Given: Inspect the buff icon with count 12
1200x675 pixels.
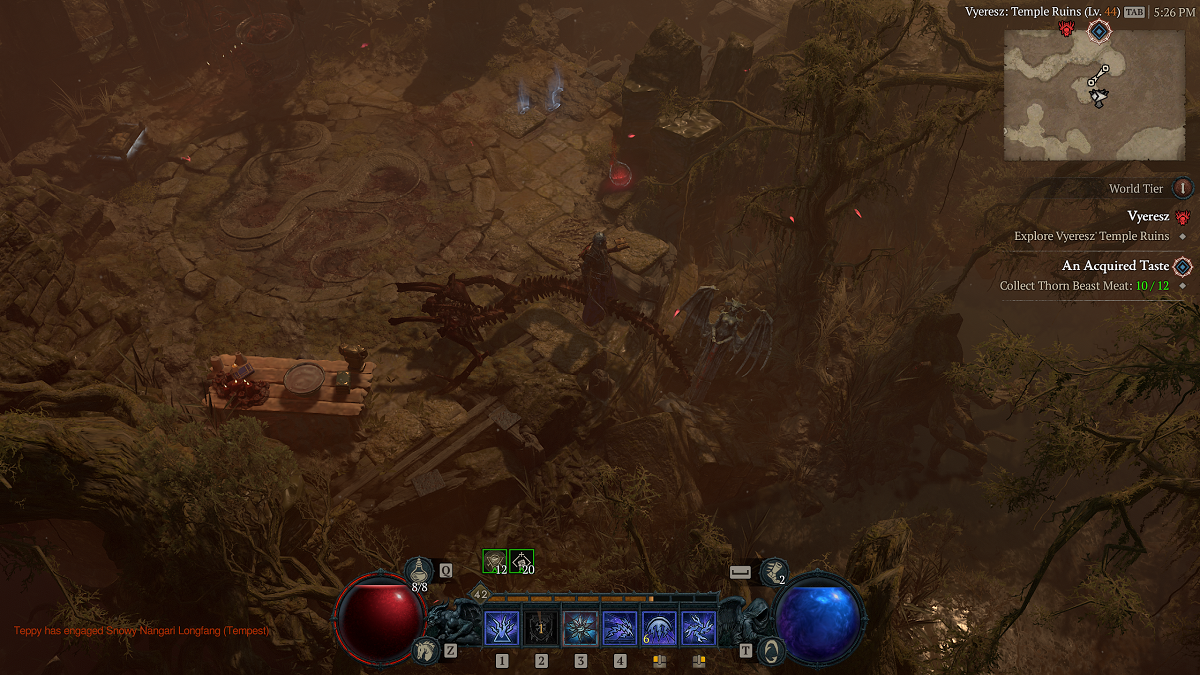Looking at the screenshot, I should pyautogui.click(x=494, y=561).
